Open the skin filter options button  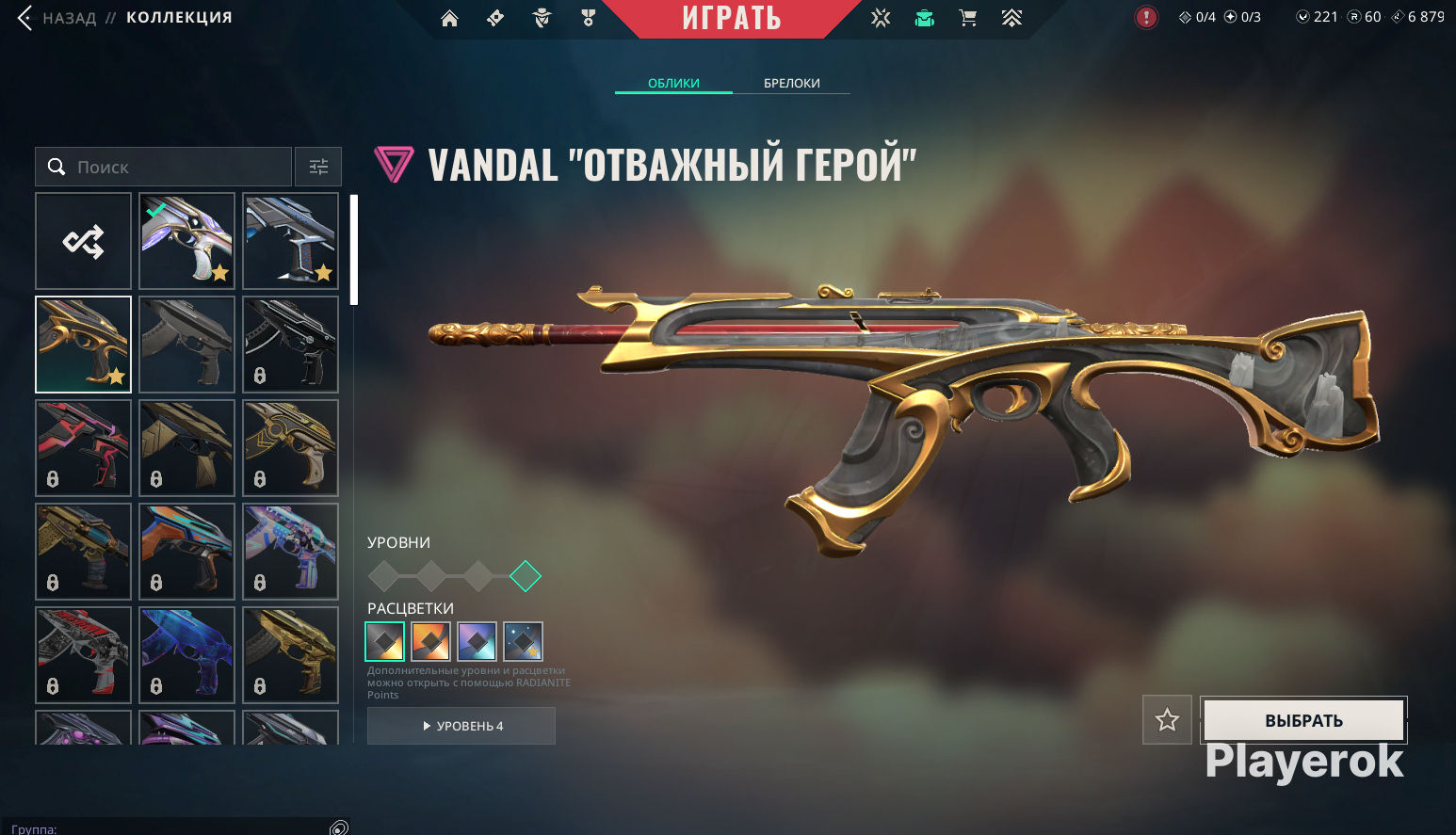(x=318, y=167)
